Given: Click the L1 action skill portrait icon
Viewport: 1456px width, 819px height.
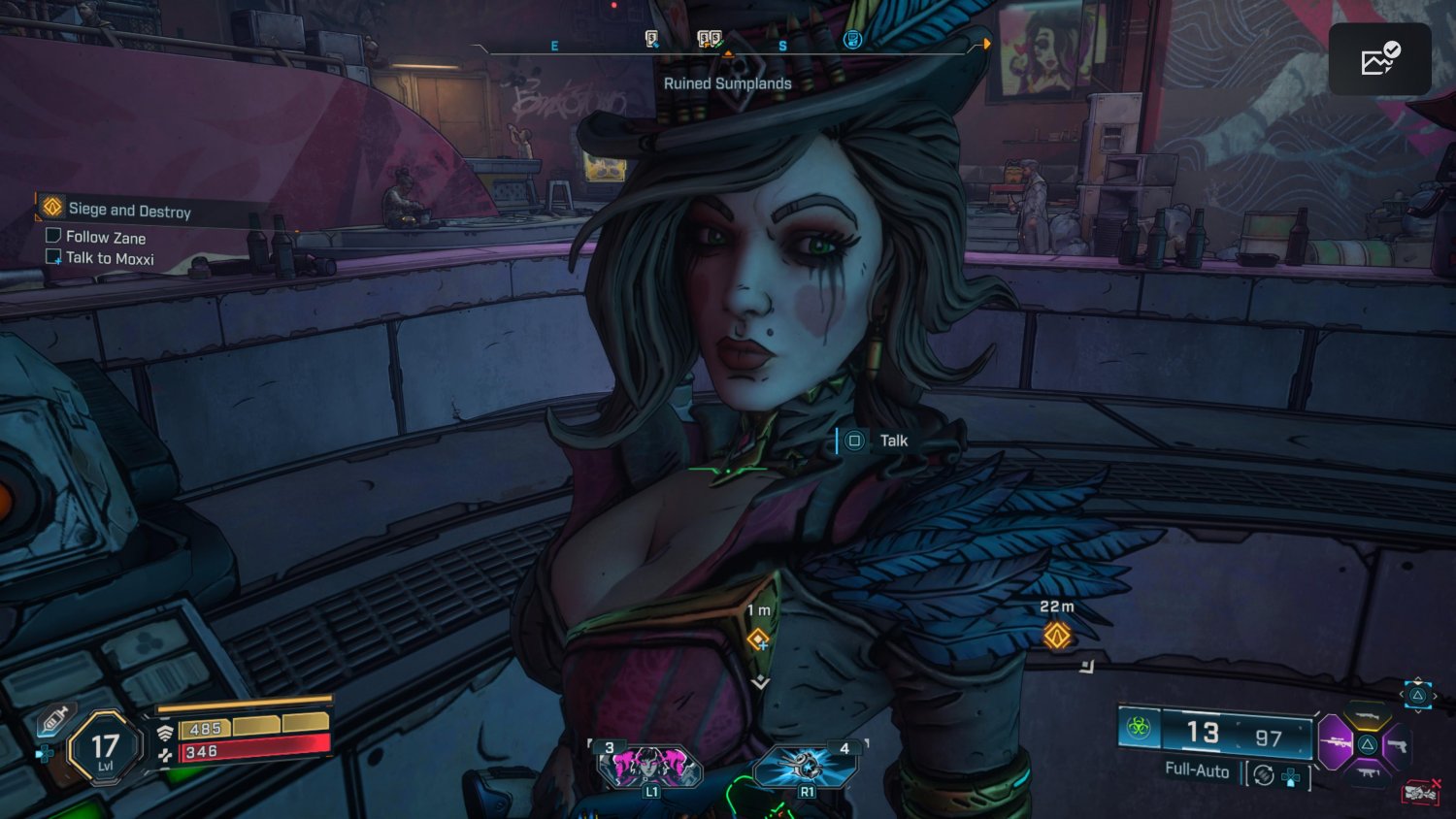Looking at the screenshot, I should [652, 767].
